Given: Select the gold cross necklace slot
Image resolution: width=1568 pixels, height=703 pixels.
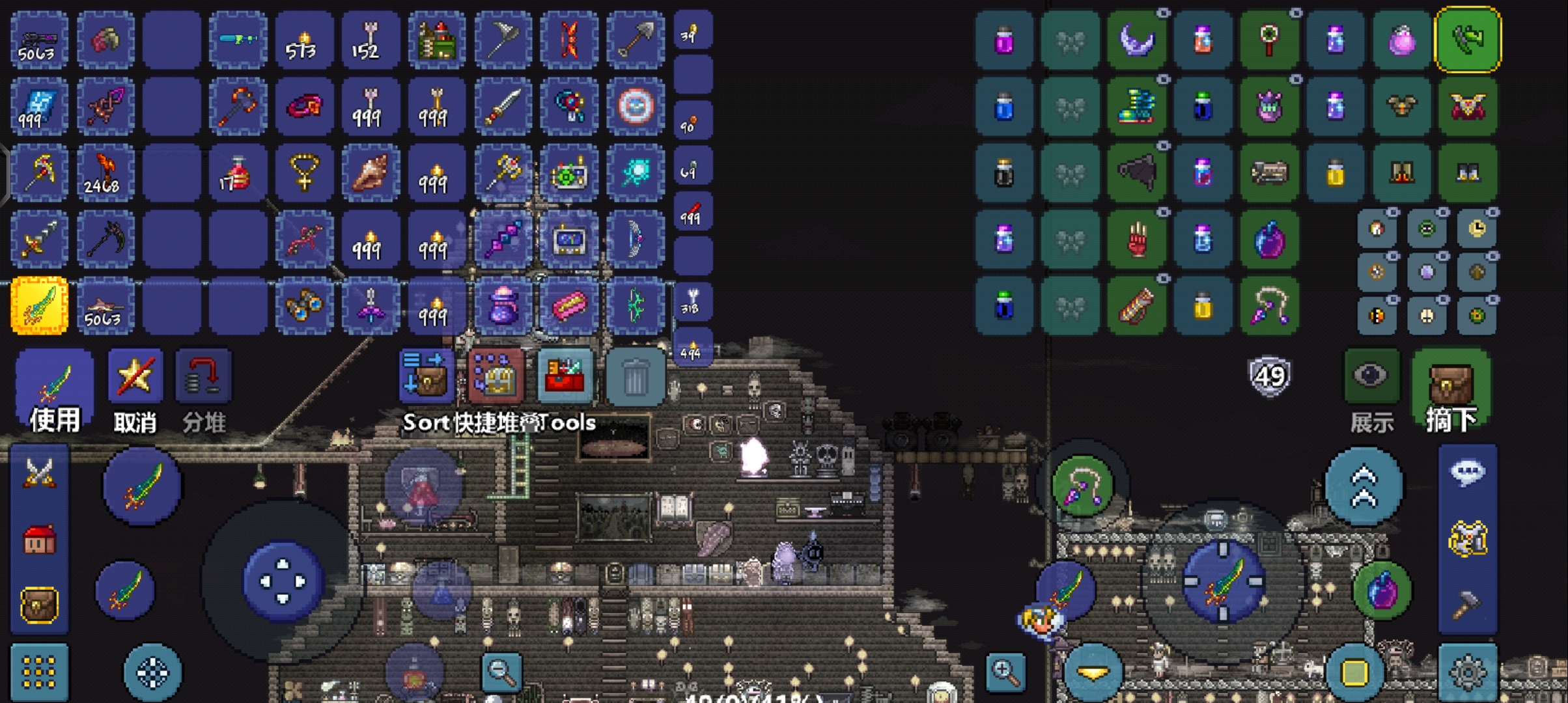Looking at the screenshot, I should click(304, 172).
